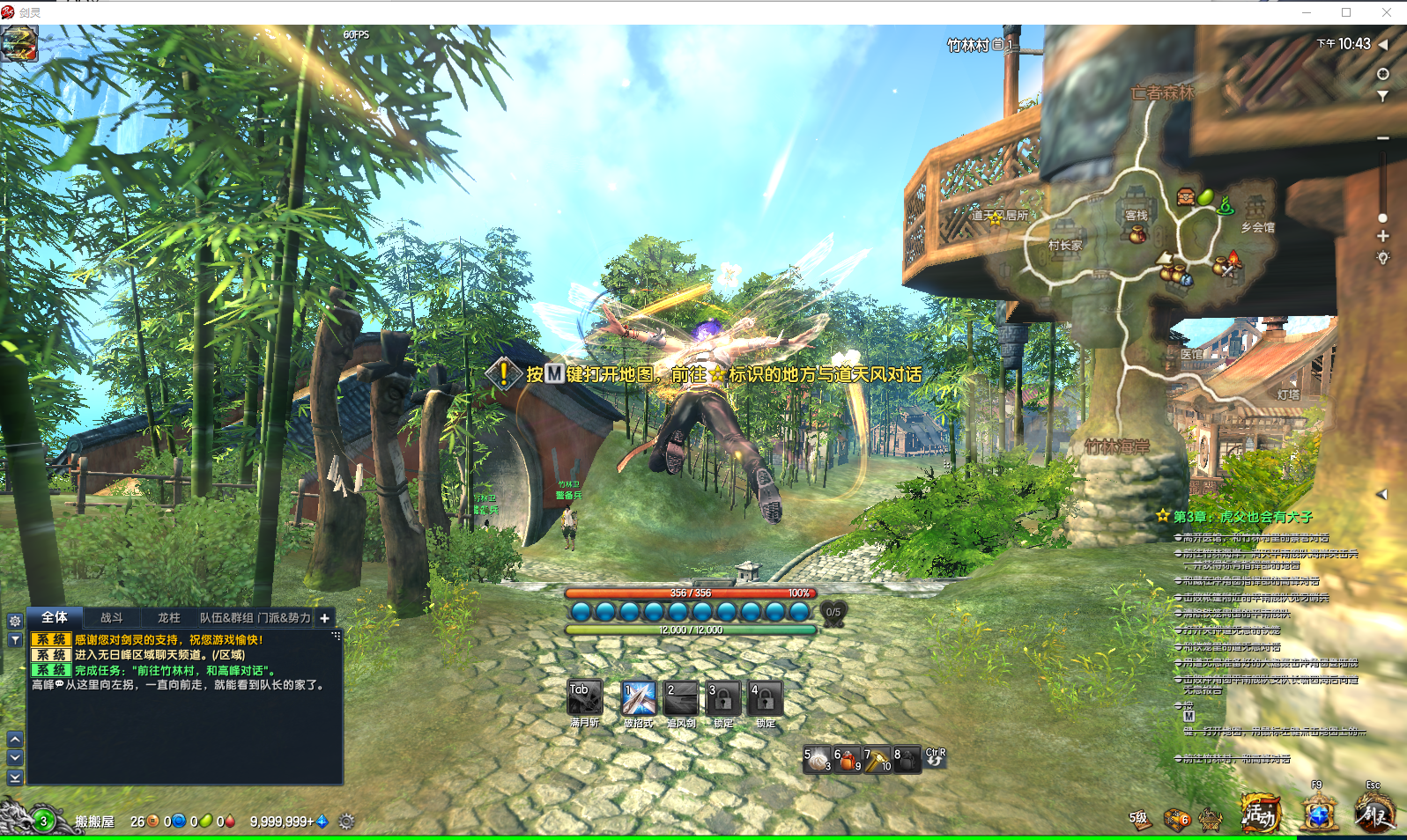
Task: Open the 活动 events menu
Action: point(1259,814)
